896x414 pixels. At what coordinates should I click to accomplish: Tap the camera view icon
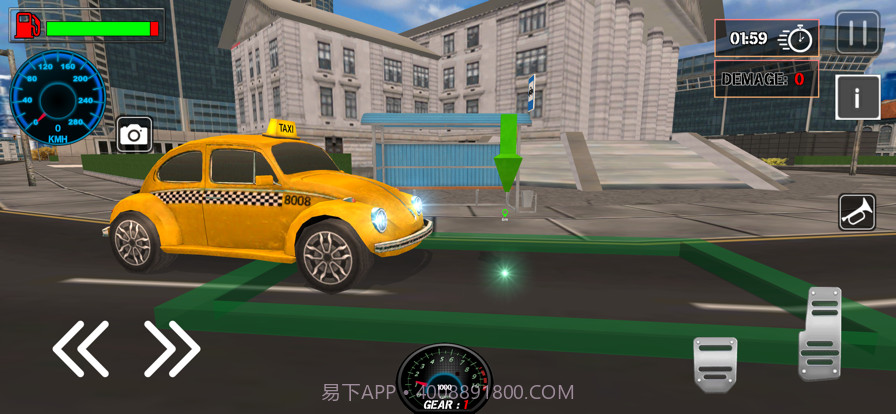[x=134, y=134]
